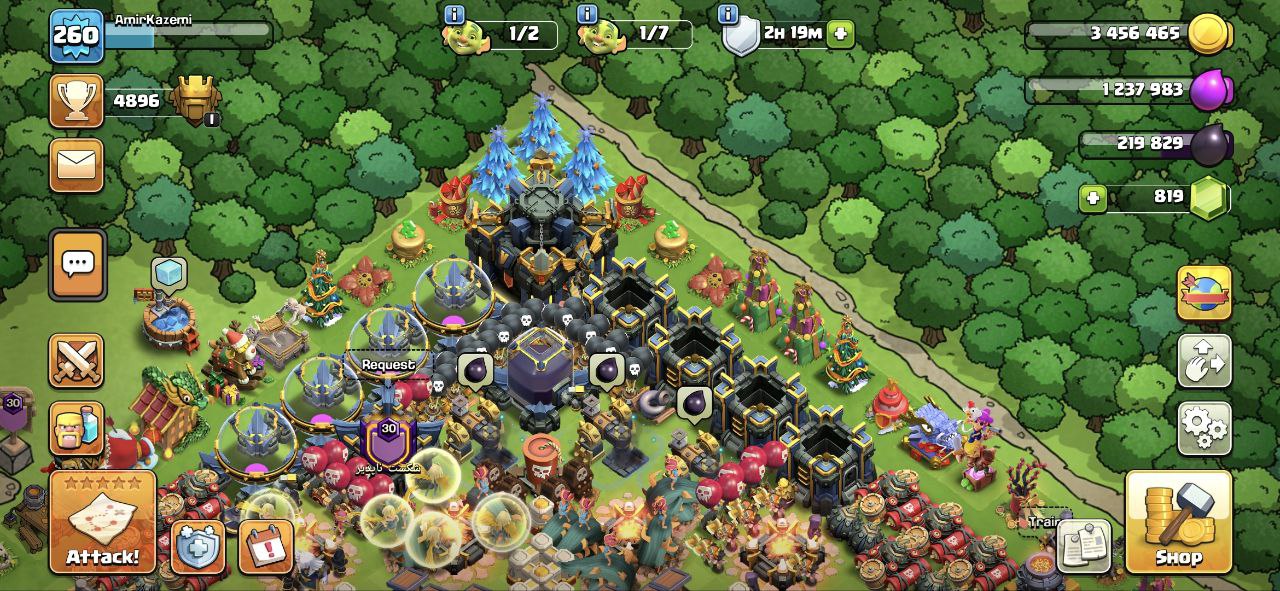Image resolution: width=1280 pixels, height=591 pixels.
Task: Open the Shop
Action: coord(1178,522)
